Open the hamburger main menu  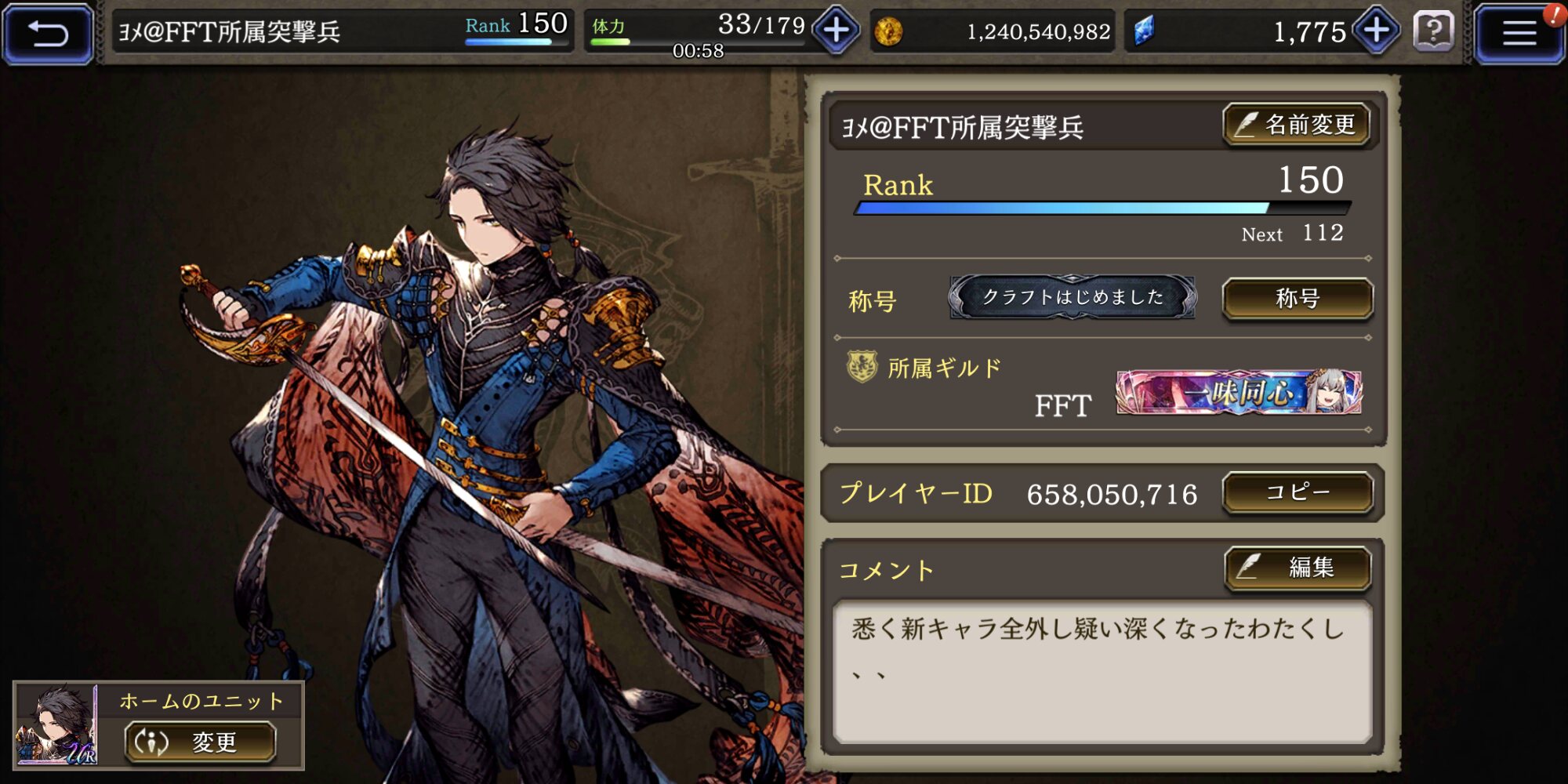click(x=1518, y=33)
